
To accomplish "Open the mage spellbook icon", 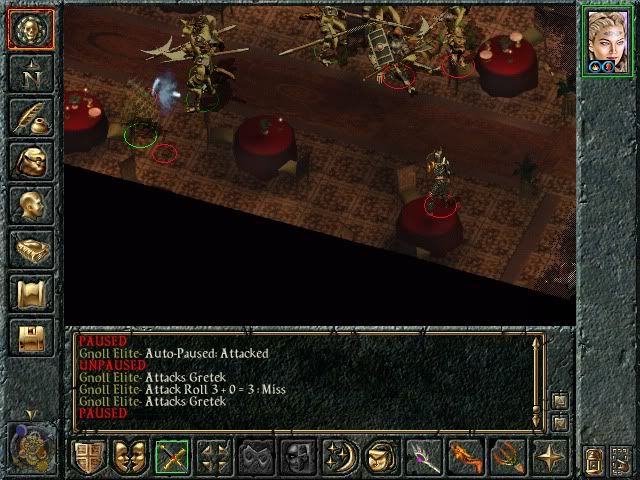I will point(30,248).
